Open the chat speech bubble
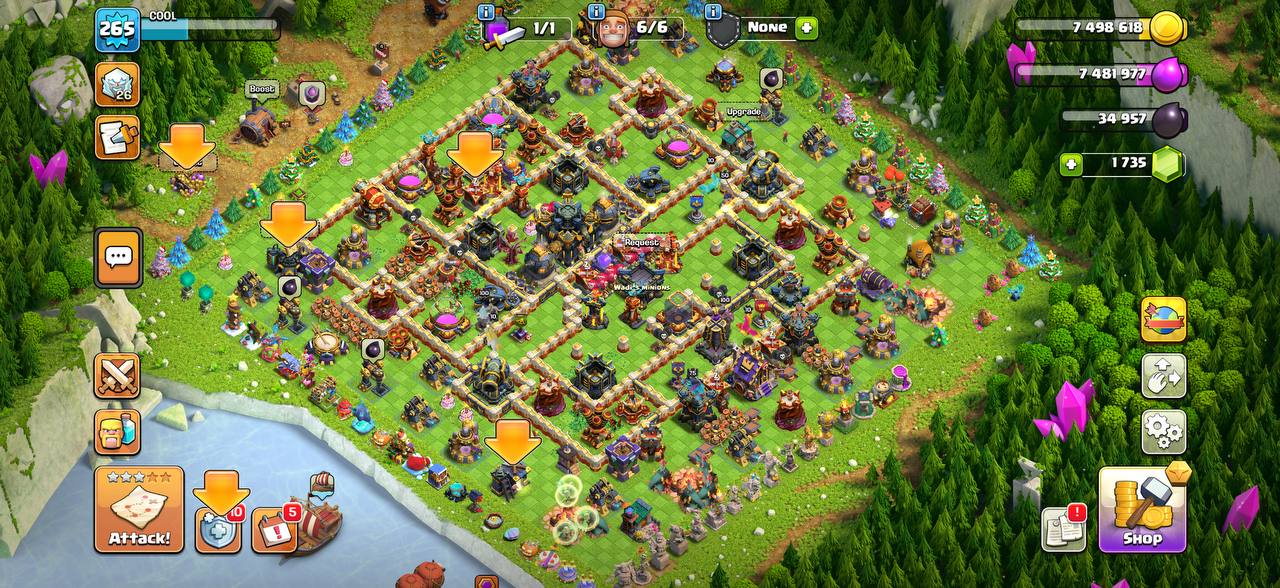The height and width of the screenshot is (588, 1280). (x=118, y=257)
